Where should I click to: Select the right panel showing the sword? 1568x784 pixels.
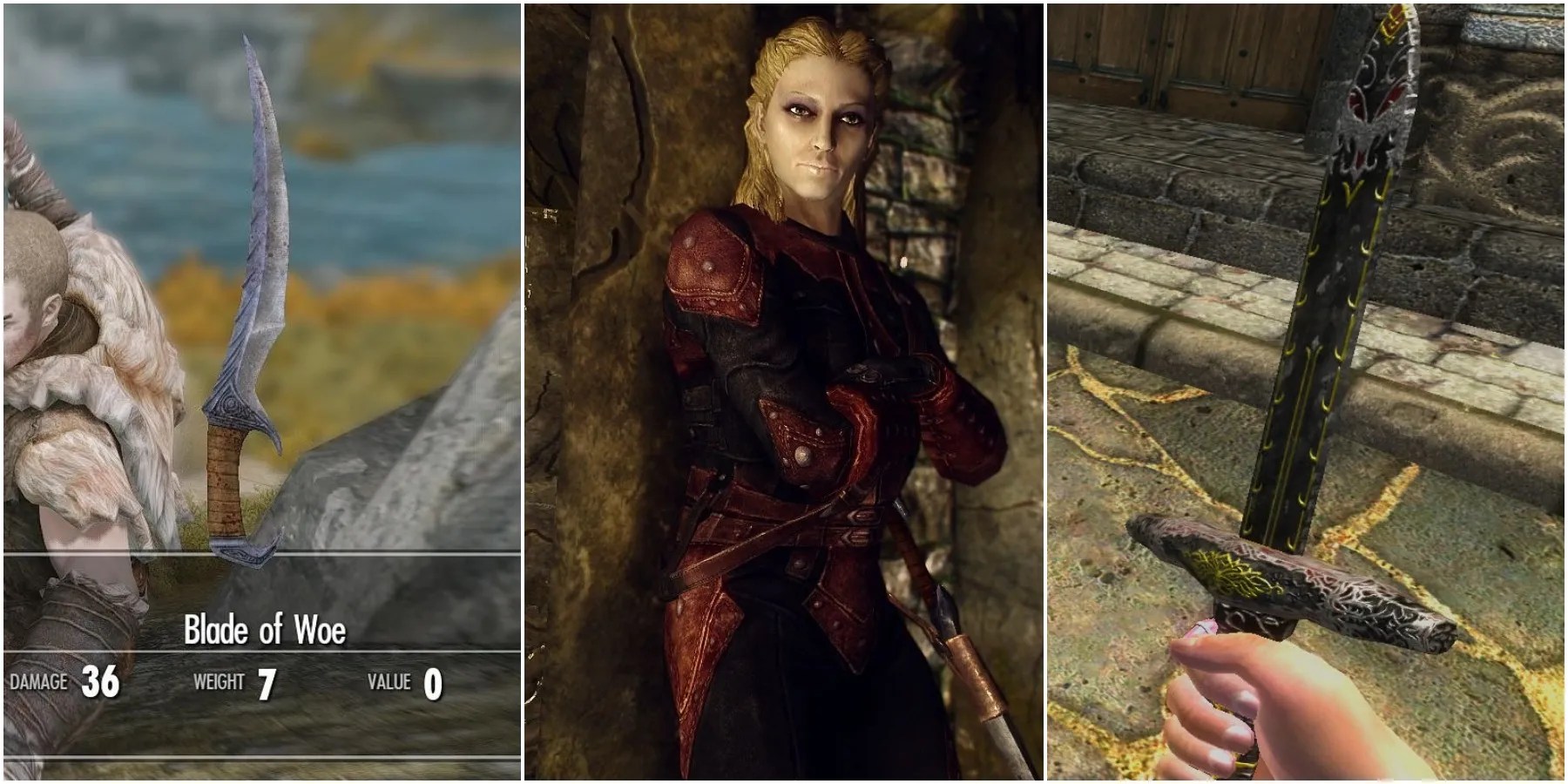(x=1307, y=392)
